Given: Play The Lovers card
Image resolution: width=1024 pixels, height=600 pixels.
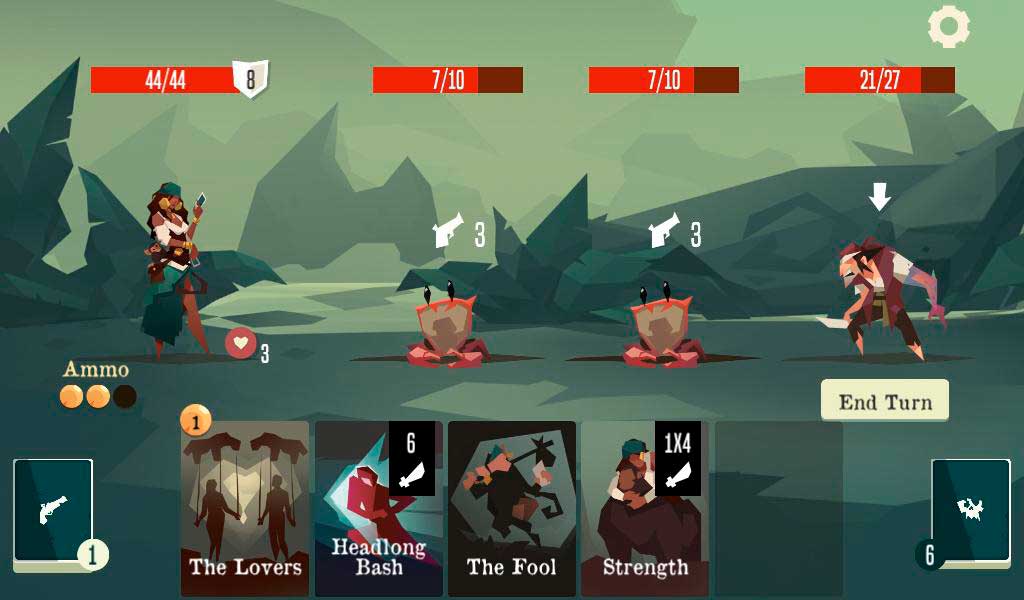Looking at the screenshot, I should coord(245,509).
